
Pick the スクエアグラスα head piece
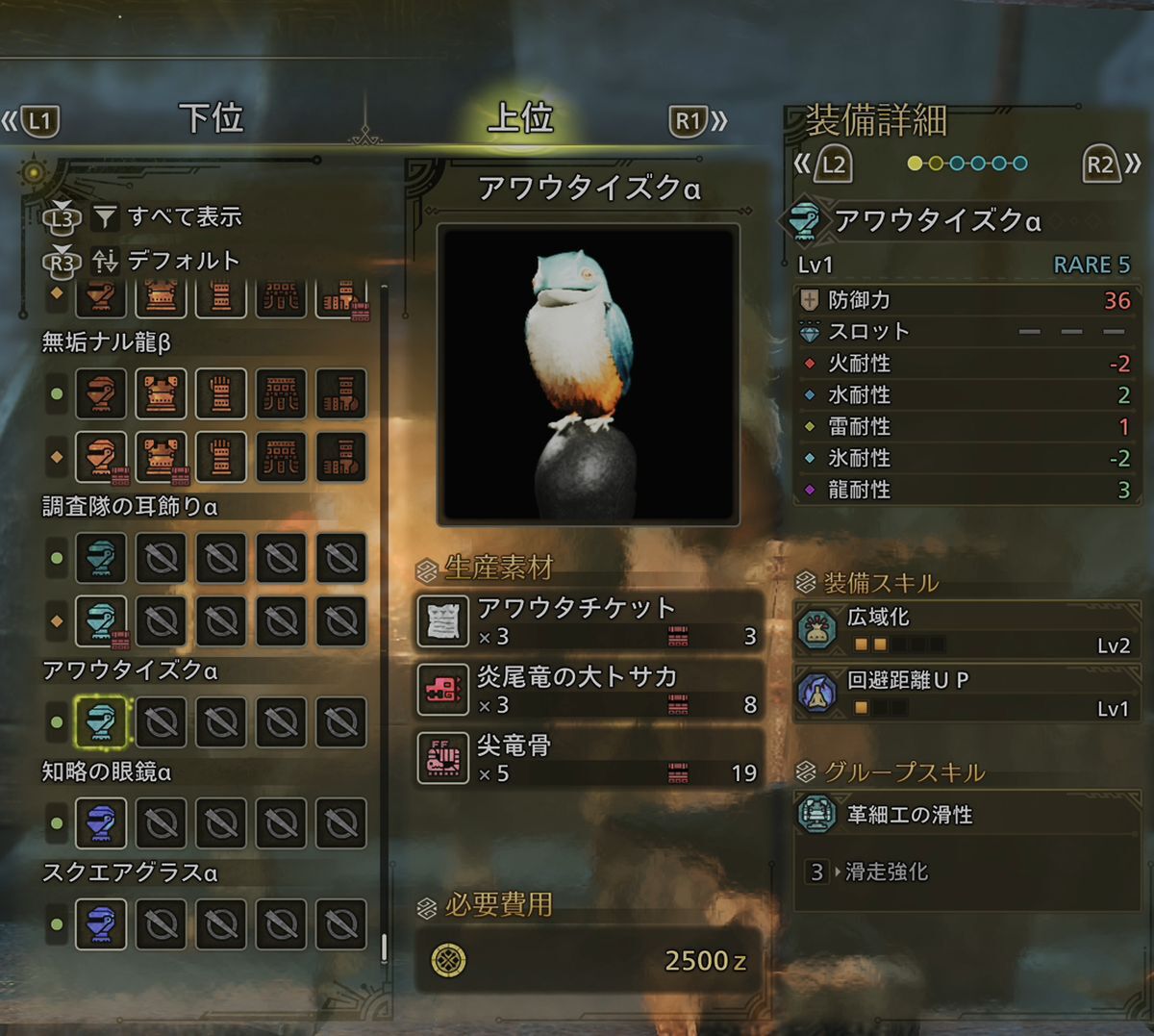tap(101, 924)
